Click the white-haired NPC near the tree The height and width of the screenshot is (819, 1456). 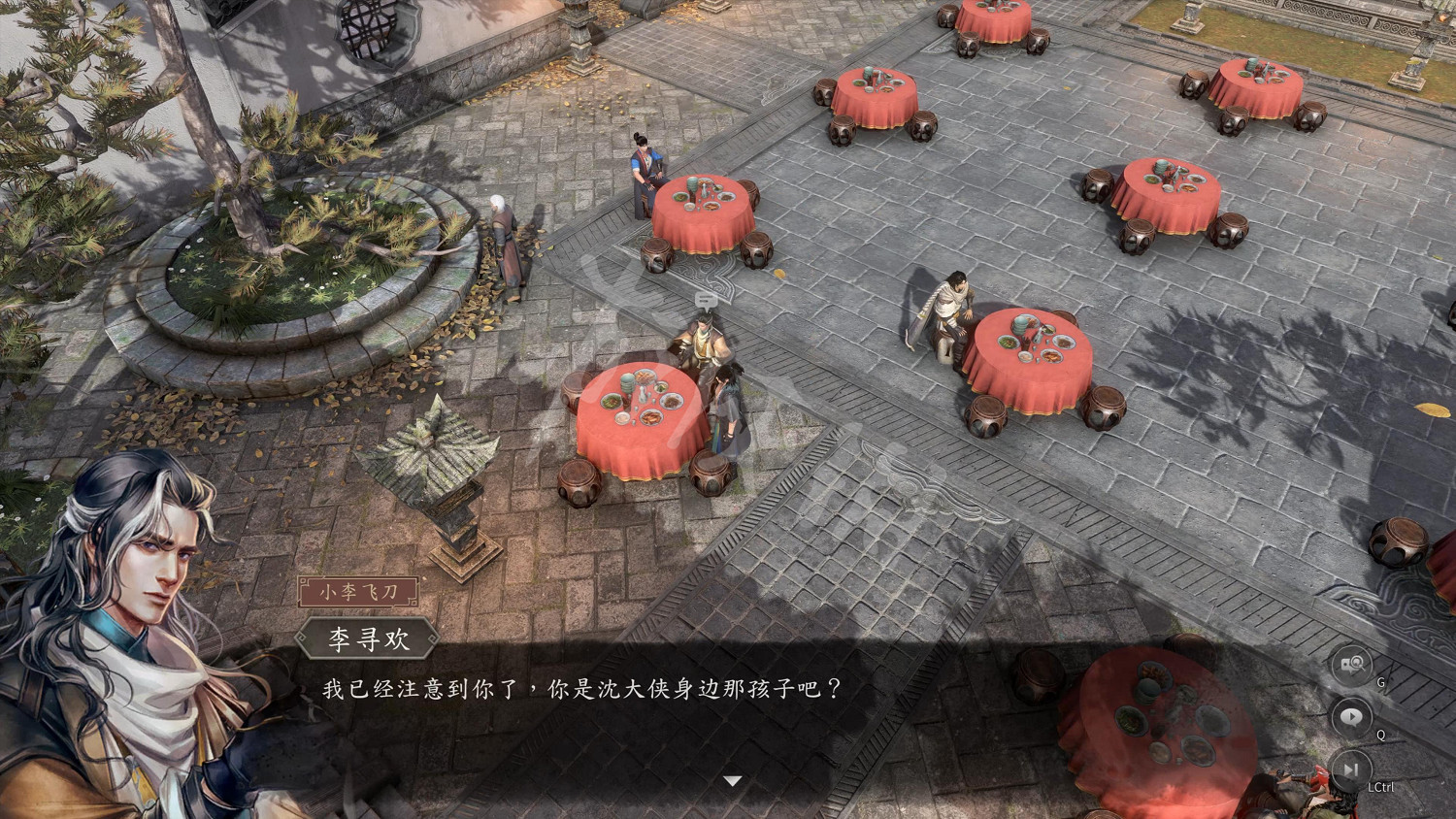[x=505, y=238]
